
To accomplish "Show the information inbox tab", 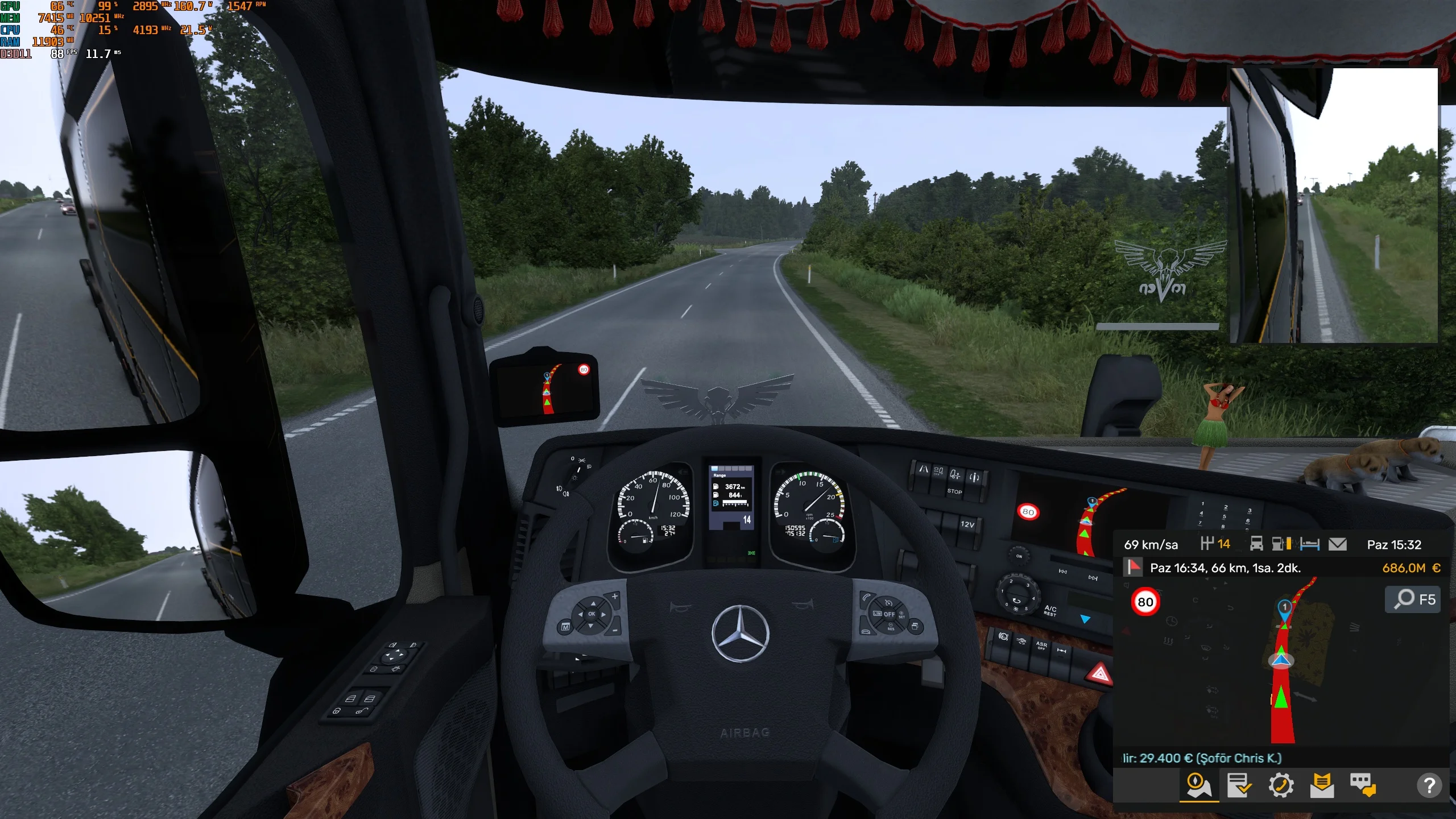I will [x=1322, y=786].
